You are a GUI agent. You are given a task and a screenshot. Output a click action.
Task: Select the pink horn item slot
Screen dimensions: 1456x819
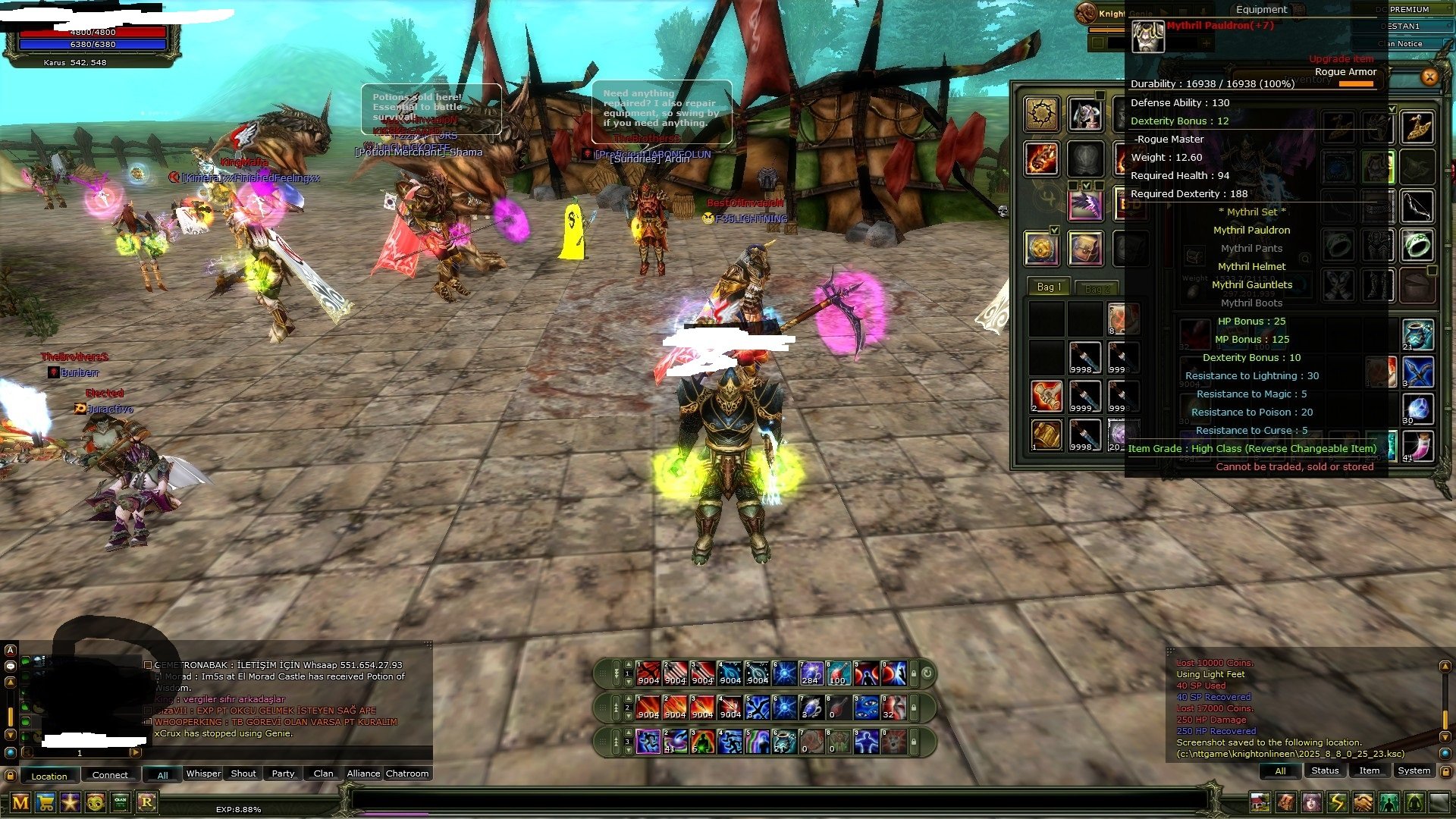click(1417, 446)
